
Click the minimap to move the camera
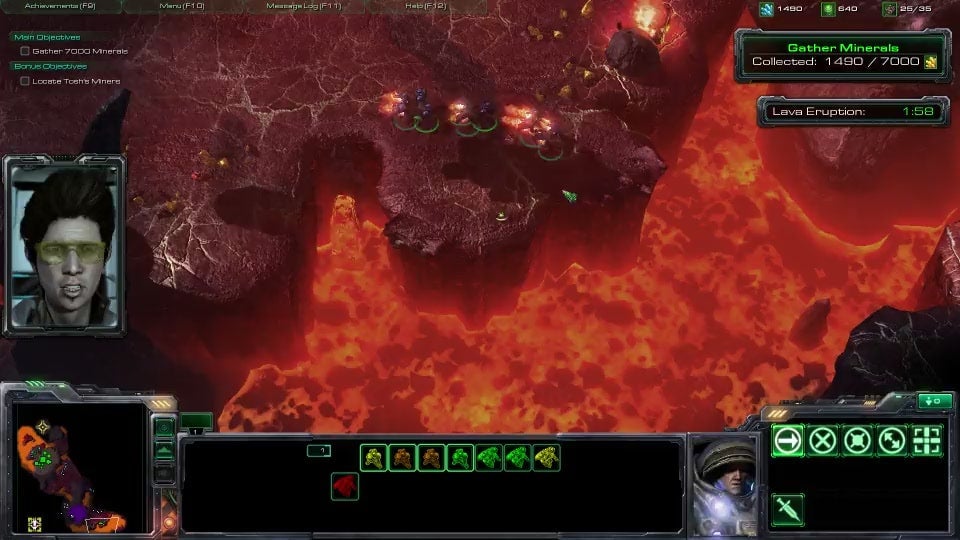[x=80, y=465]
